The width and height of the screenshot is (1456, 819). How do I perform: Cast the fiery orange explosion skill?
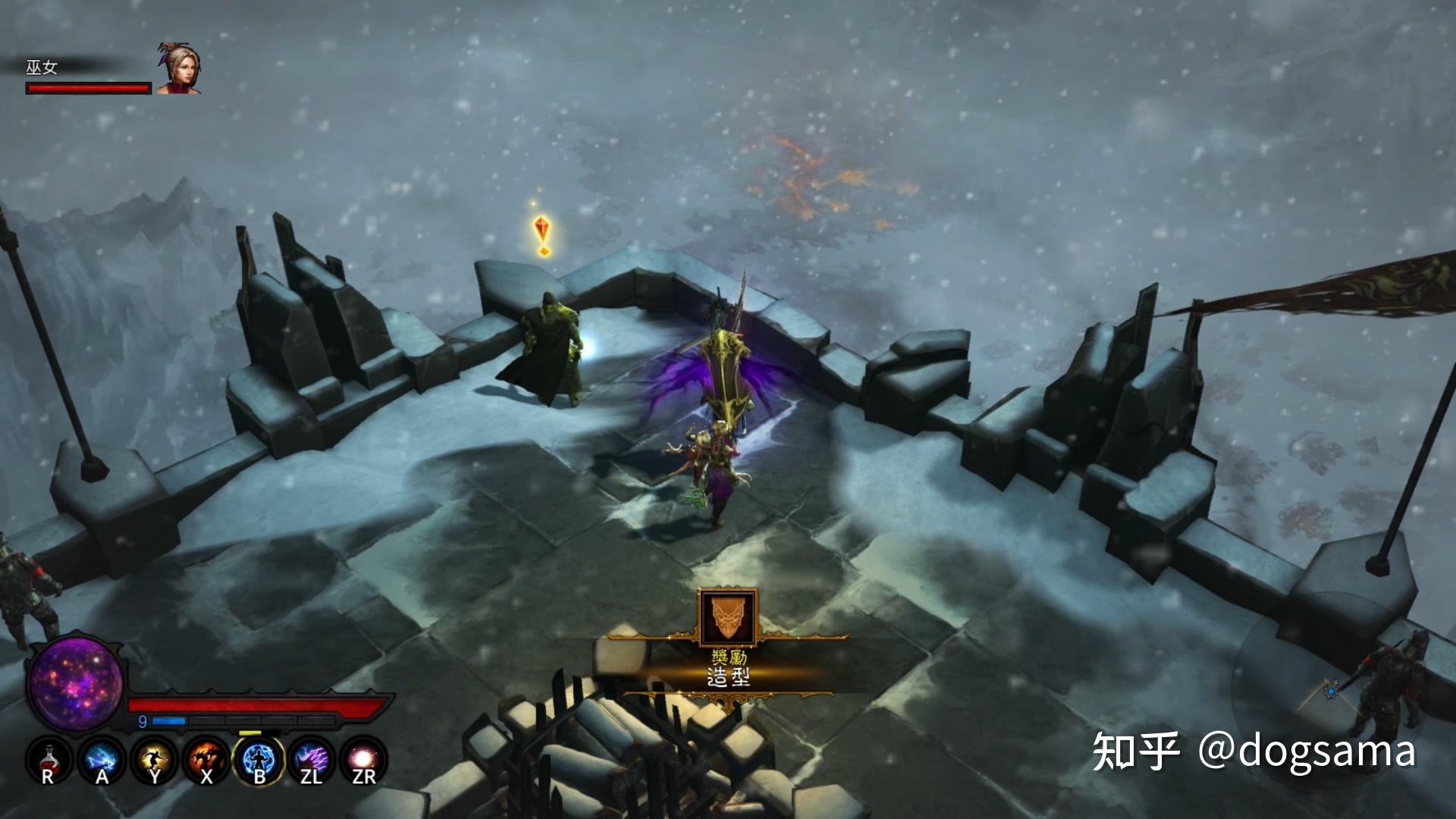206,760
